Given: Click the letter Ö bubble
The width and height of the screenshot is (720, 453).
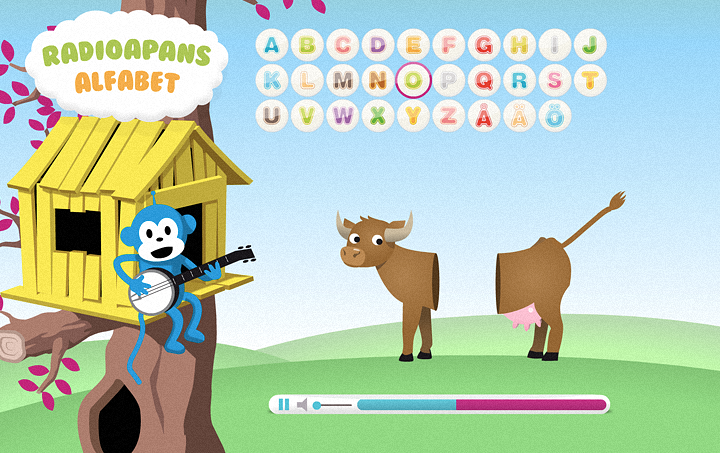Looking at the screenshot, I should pyautogui.click(x=555, y=115).
